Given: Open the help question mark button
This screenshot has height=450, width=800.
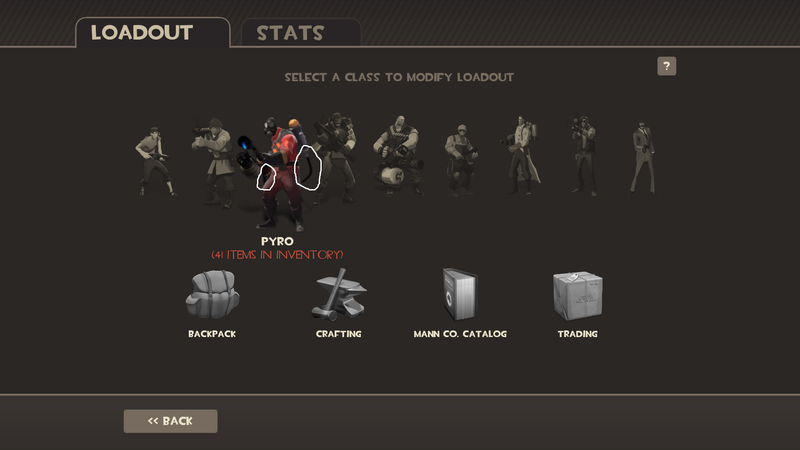Looking at the screenshot, I should (667, 67).
